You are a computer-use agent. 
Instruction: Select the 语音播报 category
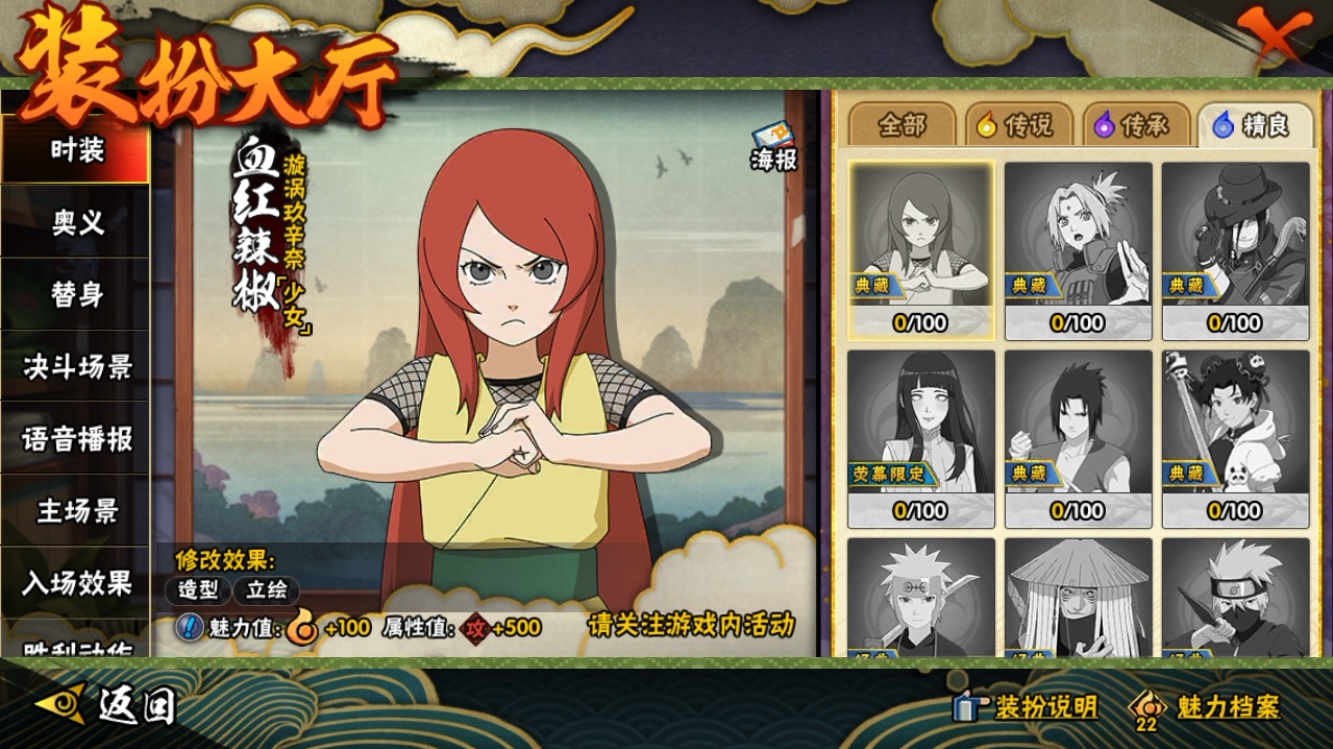tap(76, 439)
